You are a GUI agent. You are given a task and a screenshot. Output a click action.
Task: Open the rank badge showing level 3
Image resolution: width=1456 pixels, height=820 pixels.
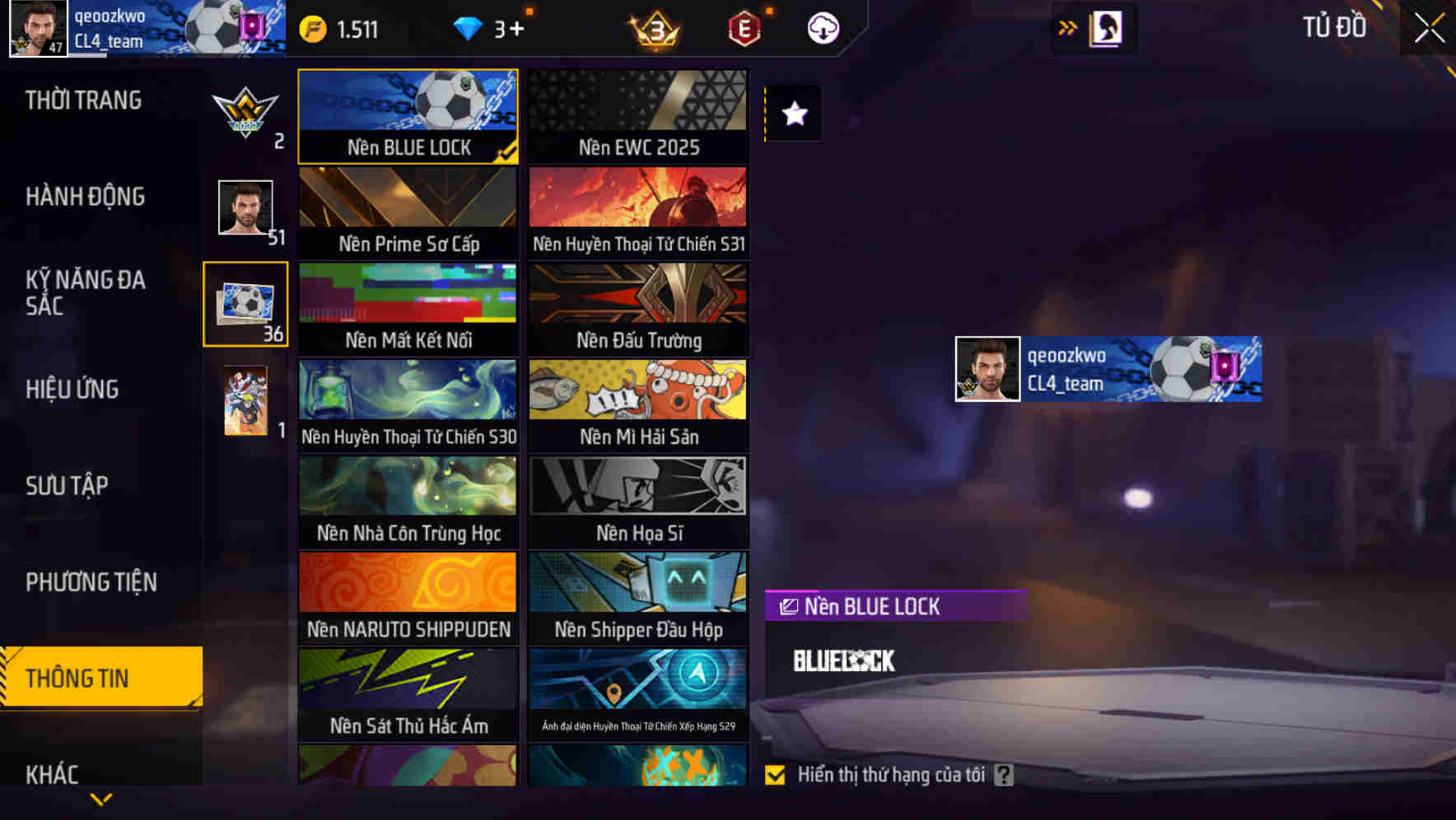(653, 28)
